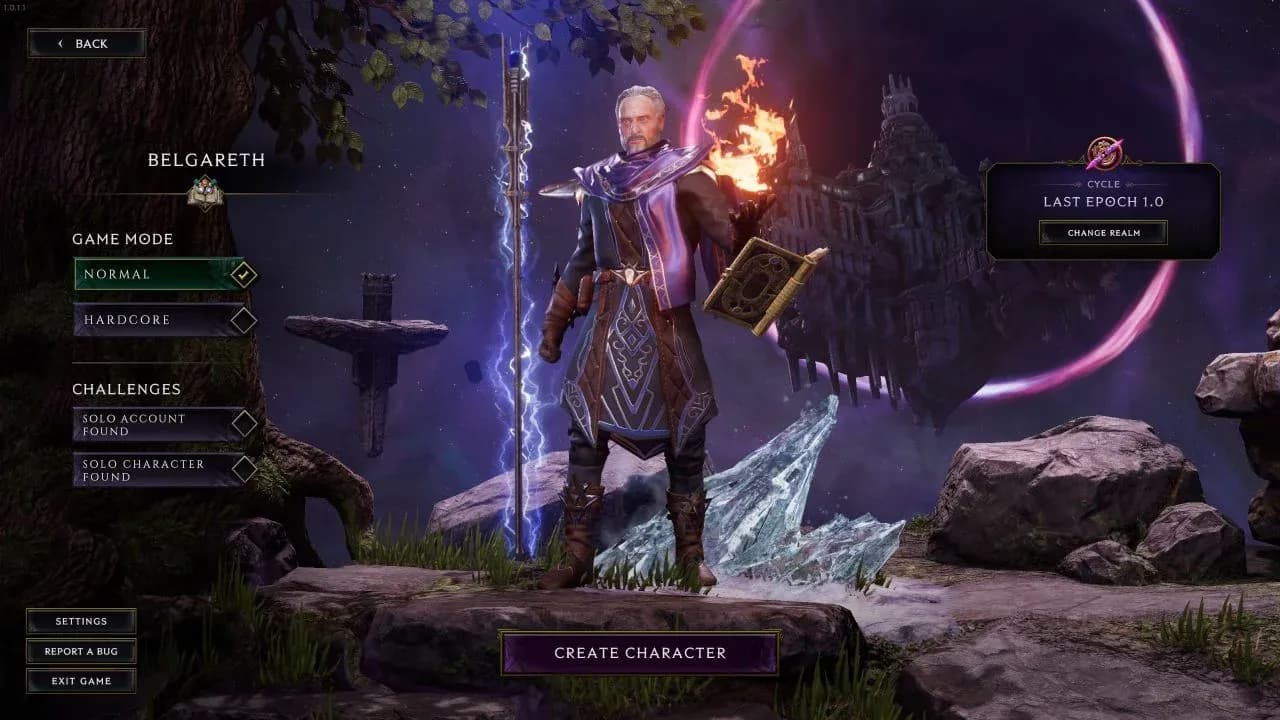Click Report a Bug
Screen dimensions: 1280x720
(x=80, y=651)
